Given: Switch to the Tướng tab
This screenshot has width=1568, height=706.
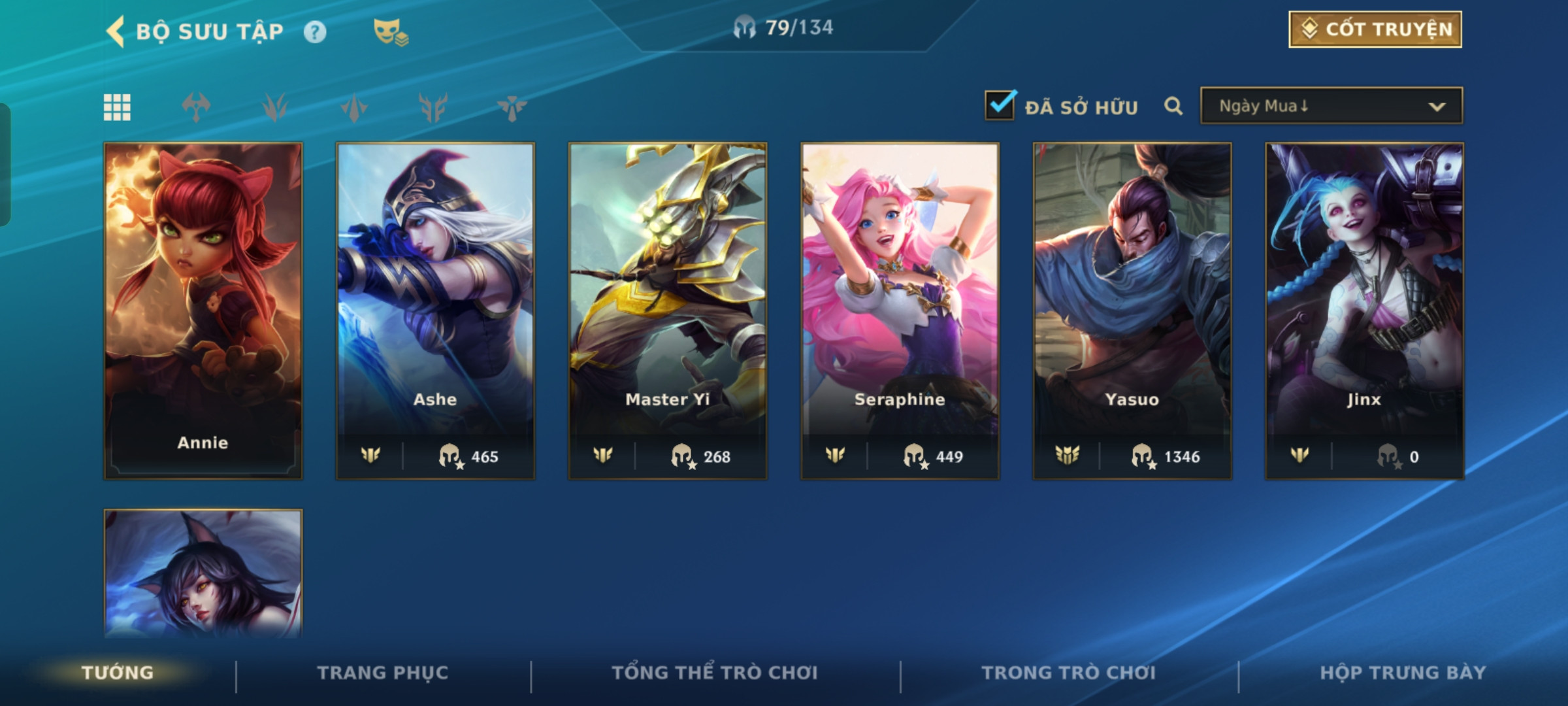Looking at the screenshot, I should tap(118, 673).
